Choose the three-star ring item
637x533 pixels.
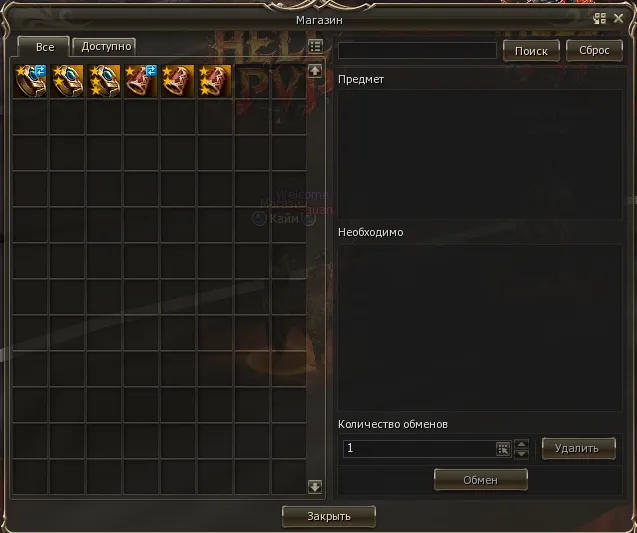tap(104, 81)
